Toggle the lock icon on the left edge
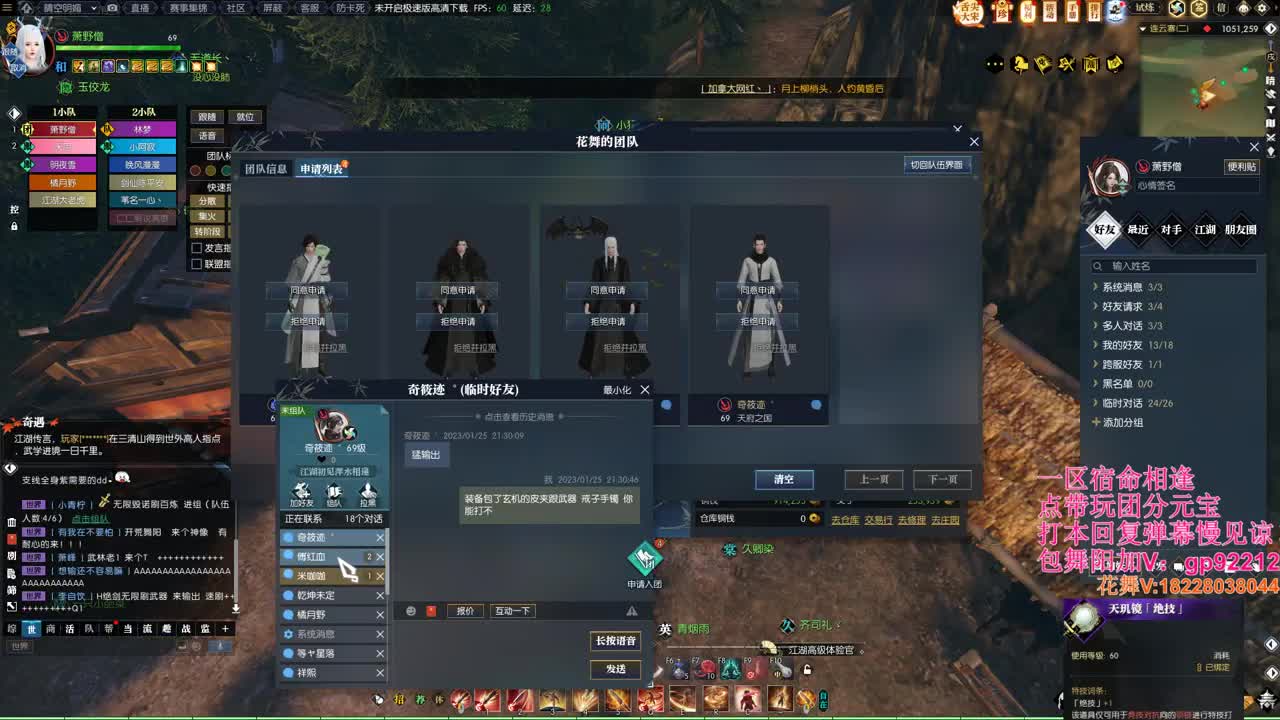The height and width of the screenshot is (720, 1280). [14, 226]
